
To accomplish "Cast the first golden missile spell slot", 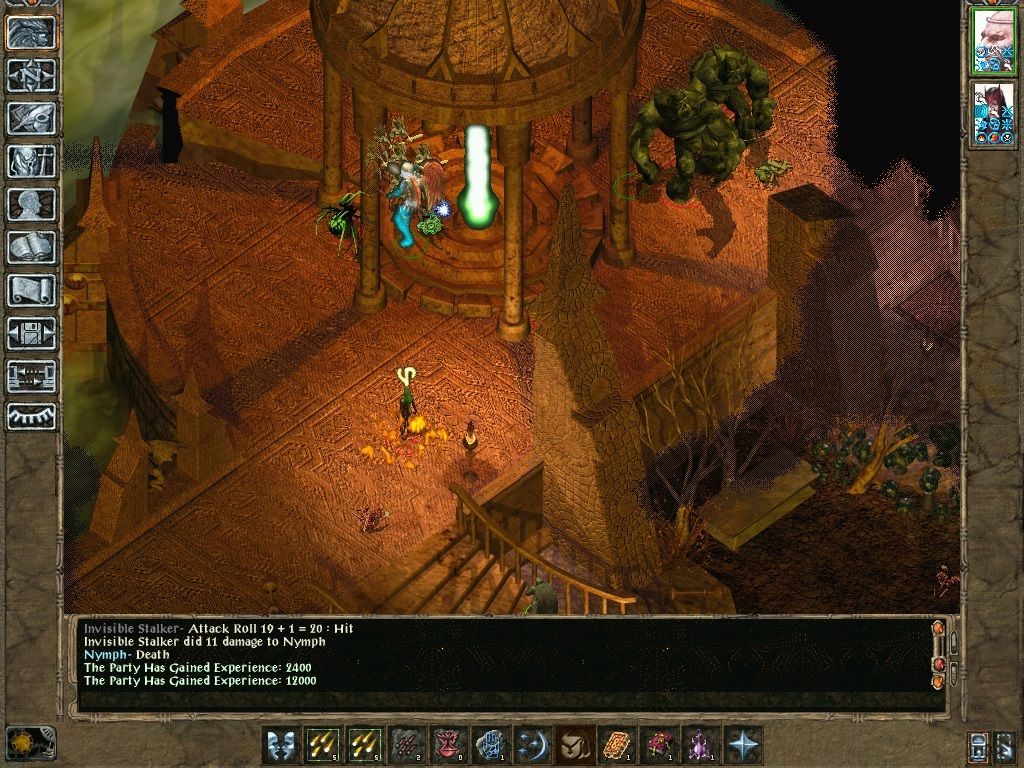I will [324, 745].
